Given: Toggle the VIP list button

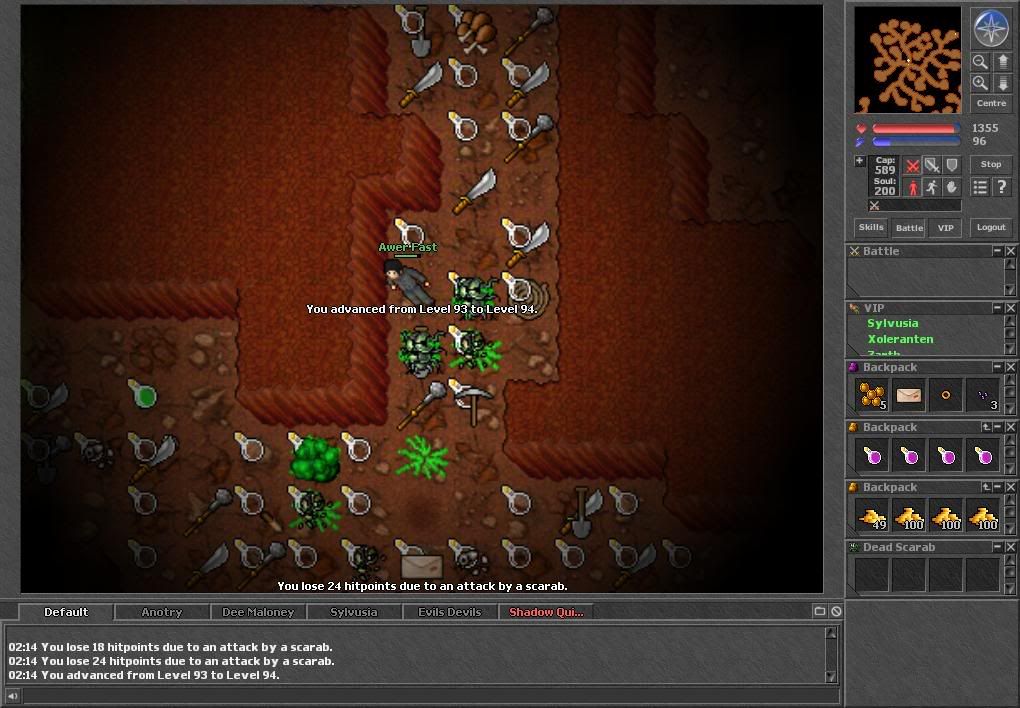Looking at the screenshot, I should coord(945,228).
